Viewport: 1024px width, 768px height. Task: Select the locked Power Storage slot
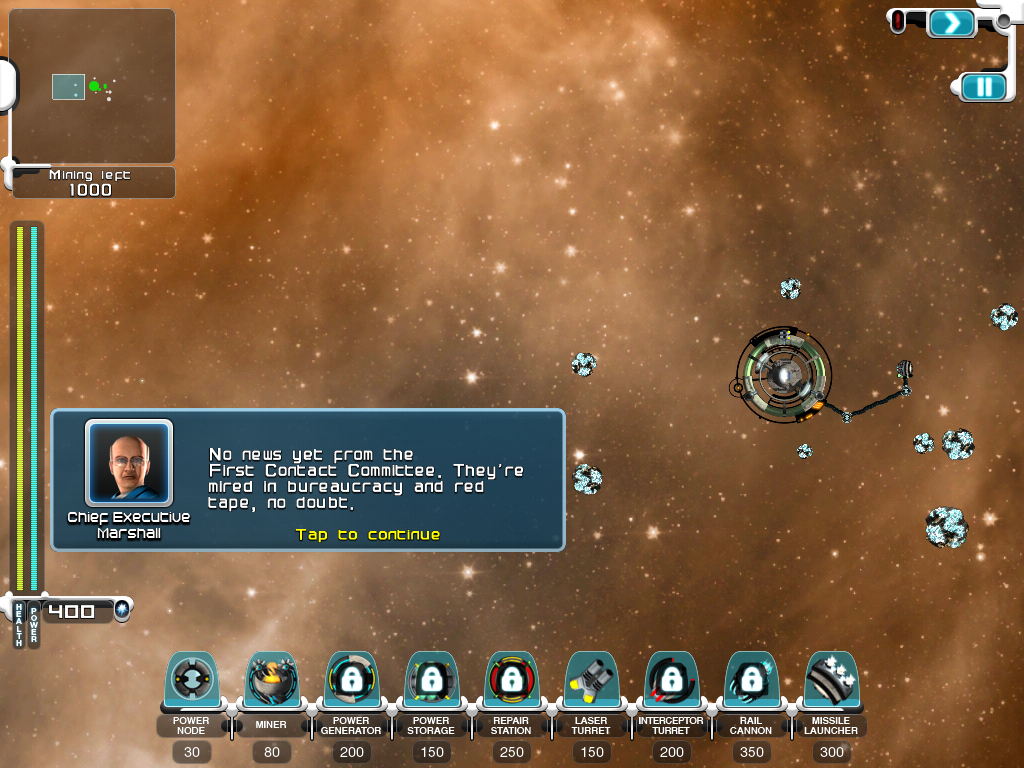click(x=431, y=681)
